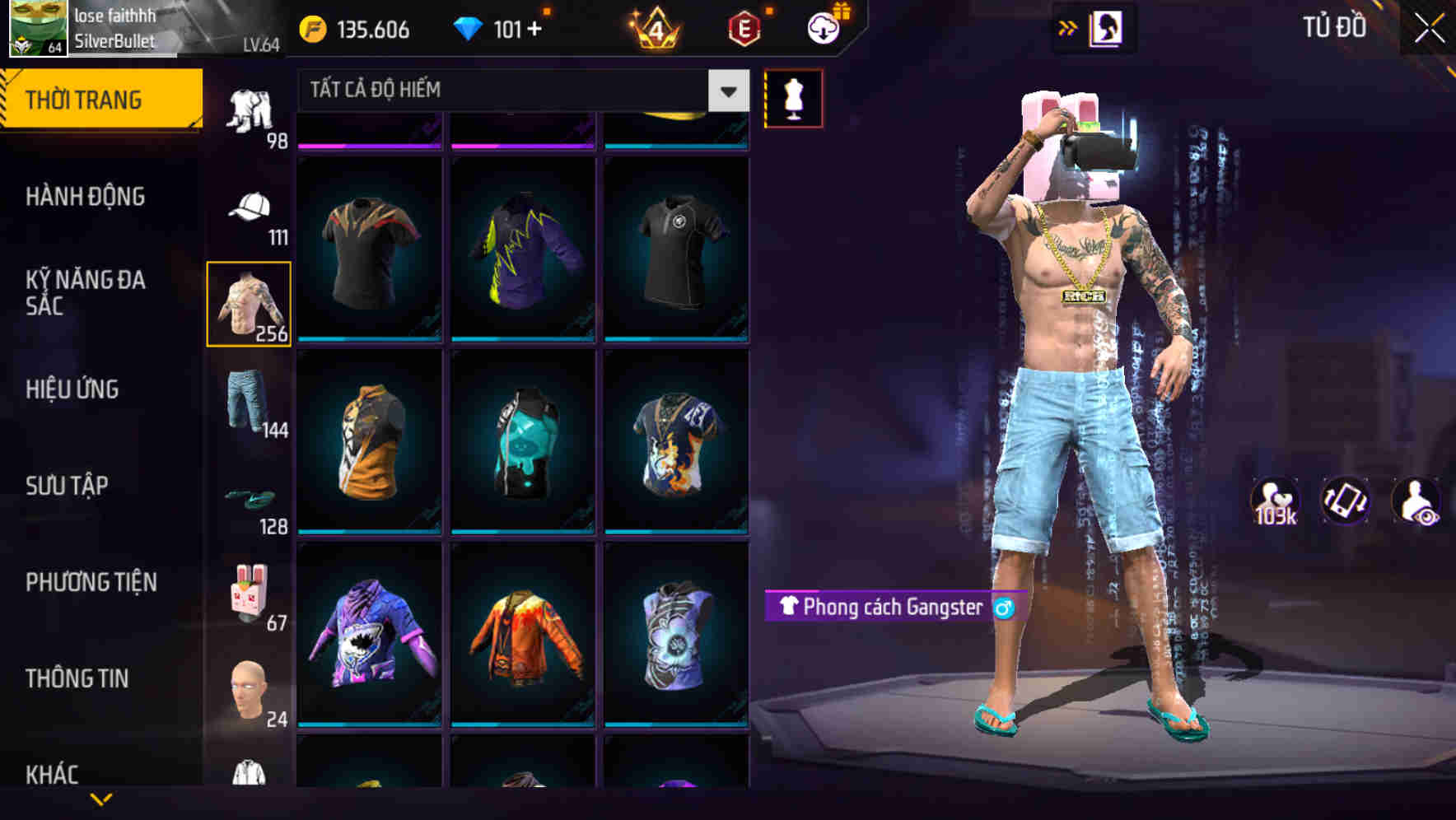This screenshot has width=1456, height=820.
Task: Toggle the portrait frame icon near the arrows
Action: click(x=1107, y=27)
